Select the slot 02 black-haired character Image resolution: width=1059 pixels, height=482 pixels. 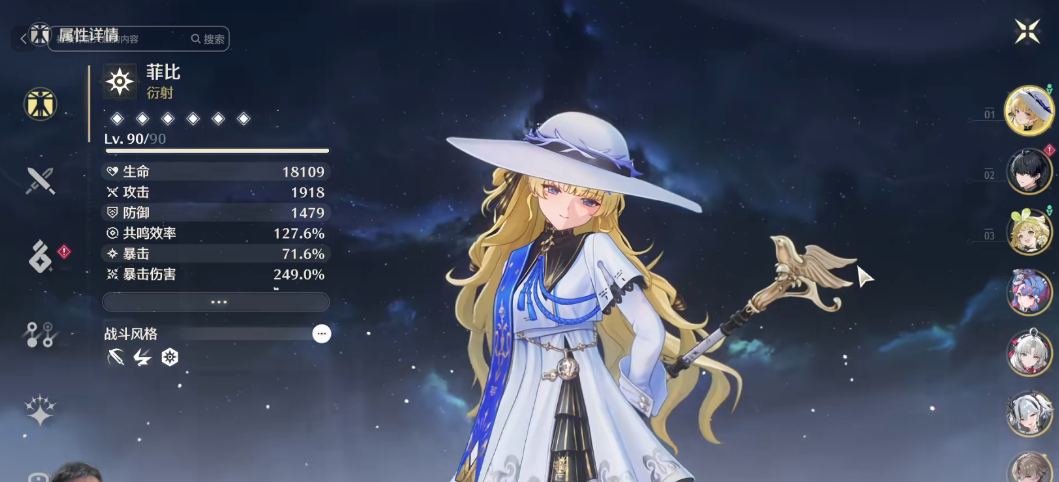pos(1028,172)
